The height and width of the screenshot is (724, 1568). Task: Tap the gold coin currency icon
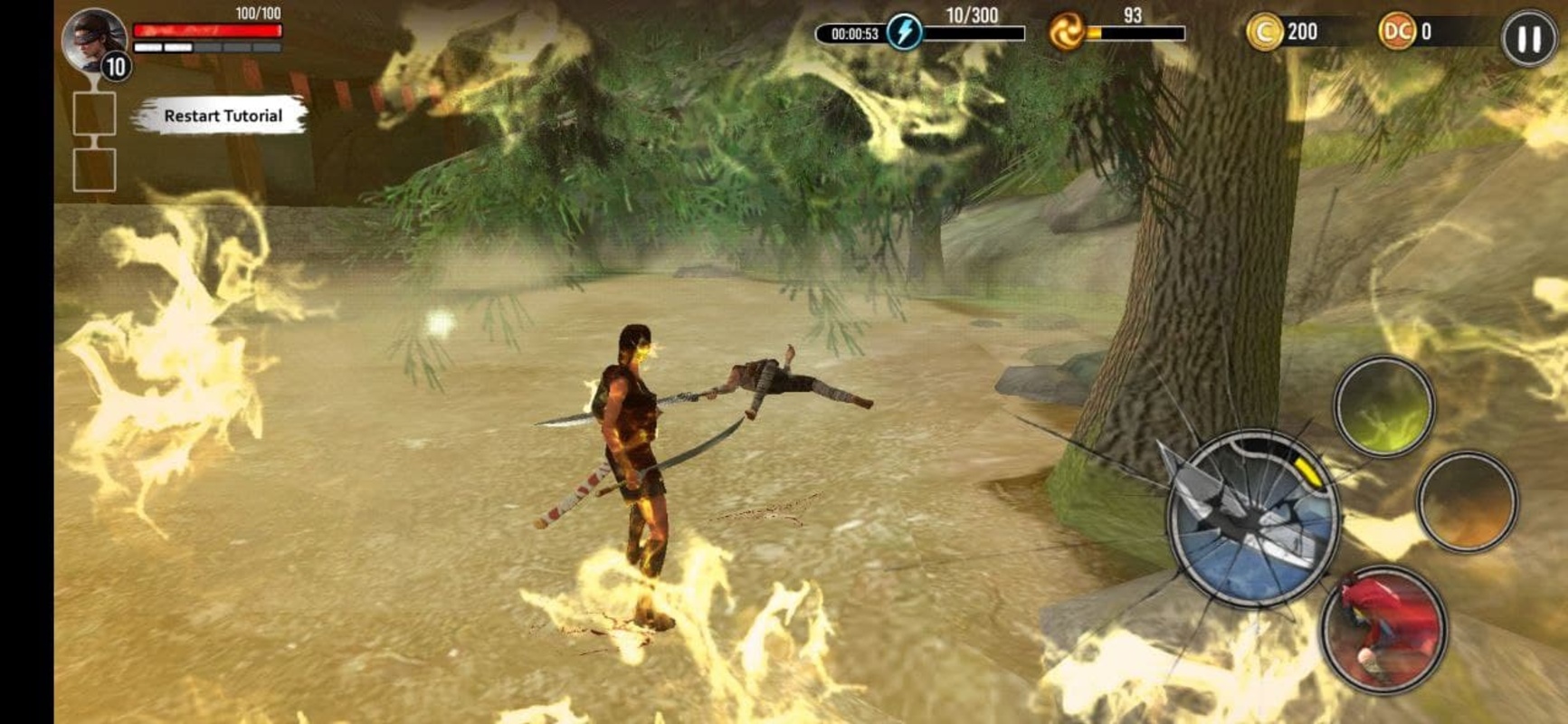click(x=1264, y=33)
